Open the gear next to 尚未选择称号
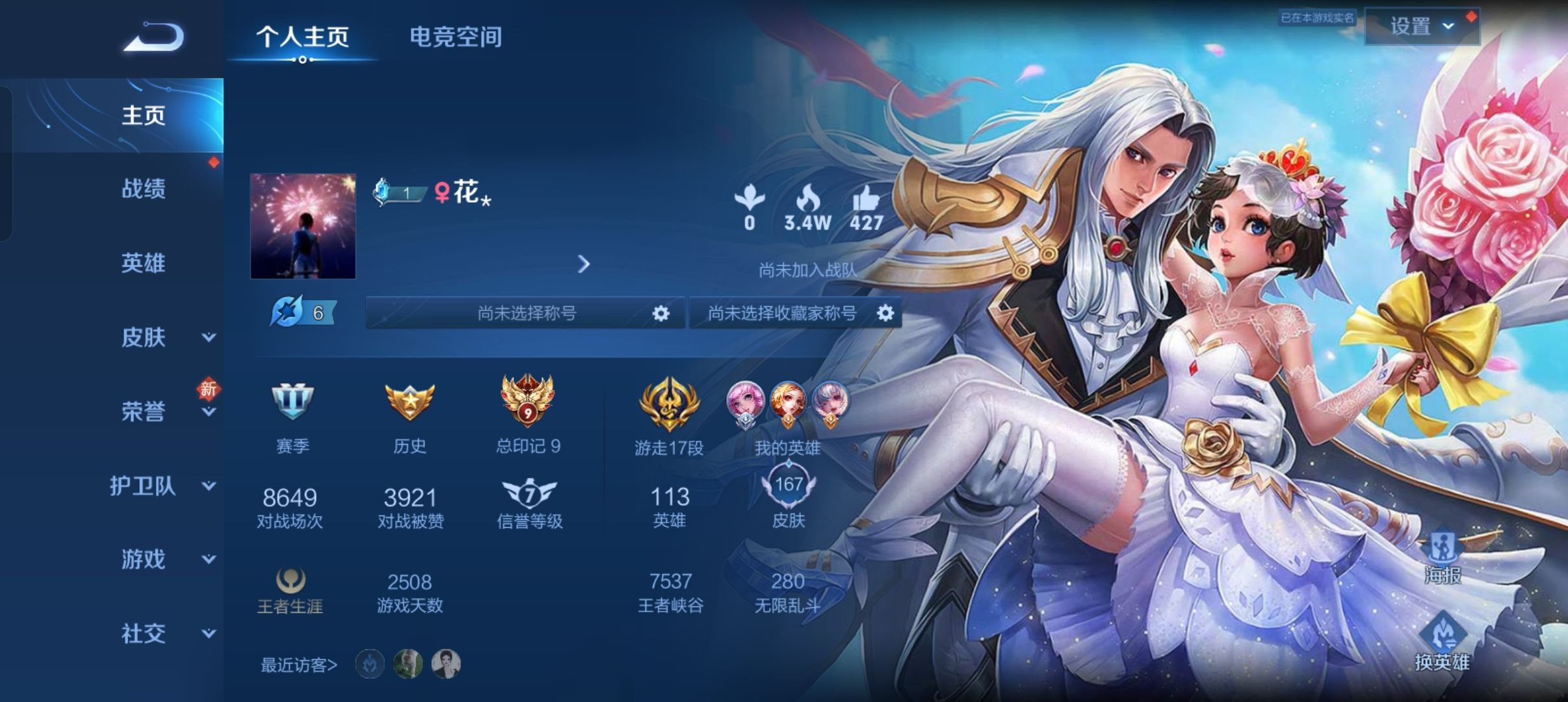1568x702 pixels. pos(661,313)
